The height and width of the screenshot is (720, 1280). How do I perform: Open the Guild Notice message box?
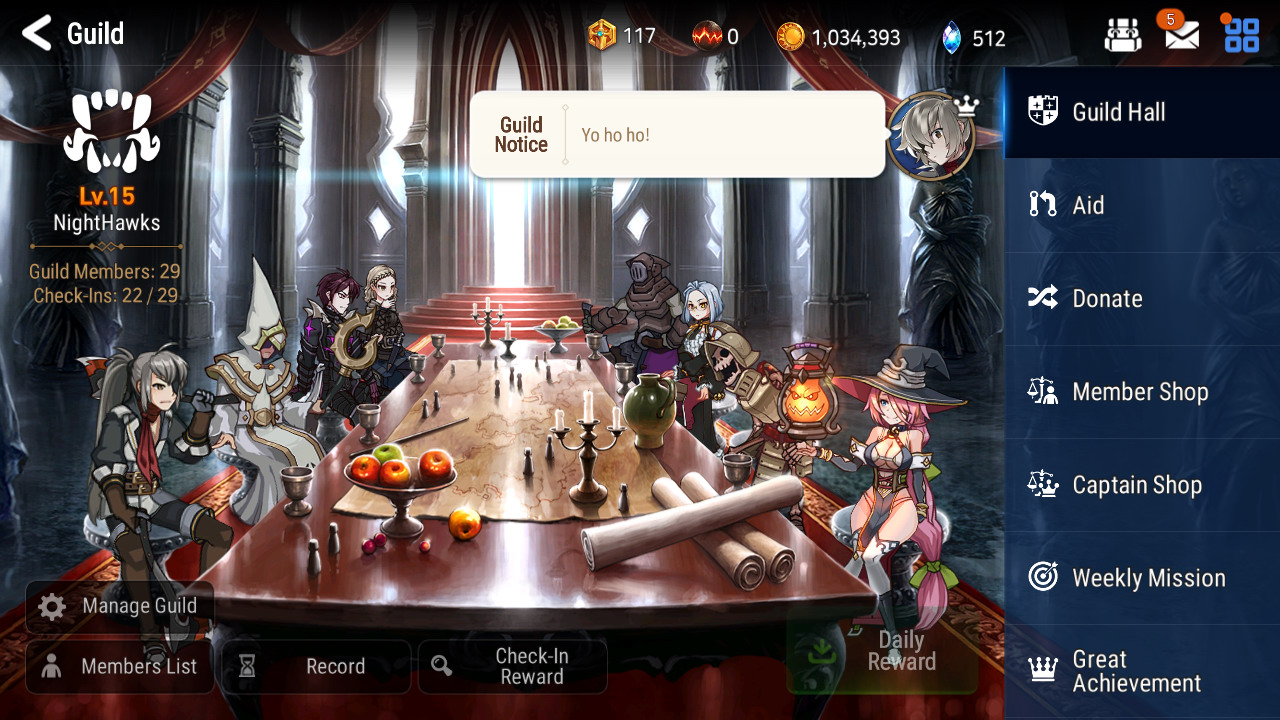[677, 135]
